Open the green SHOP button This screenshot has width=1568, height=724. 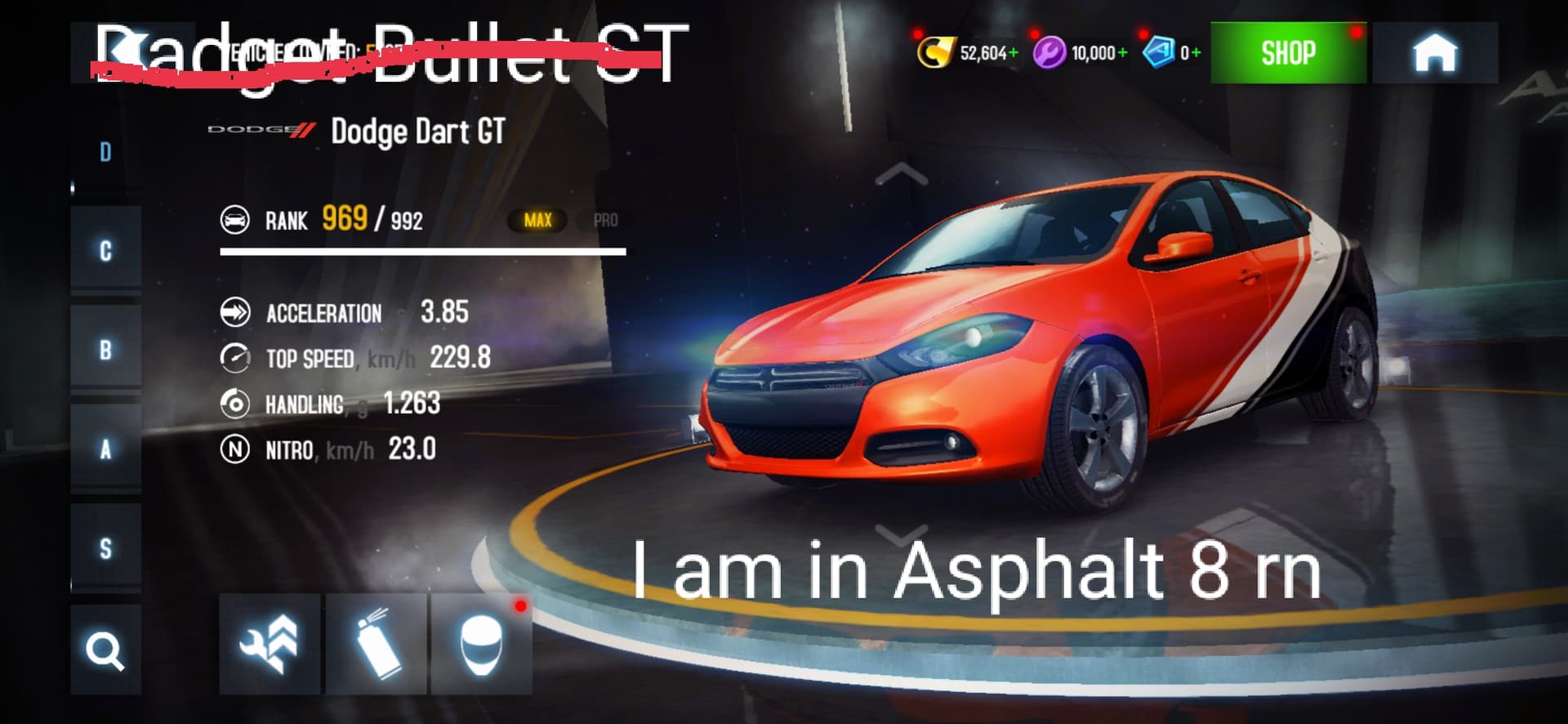[1288, 53]
